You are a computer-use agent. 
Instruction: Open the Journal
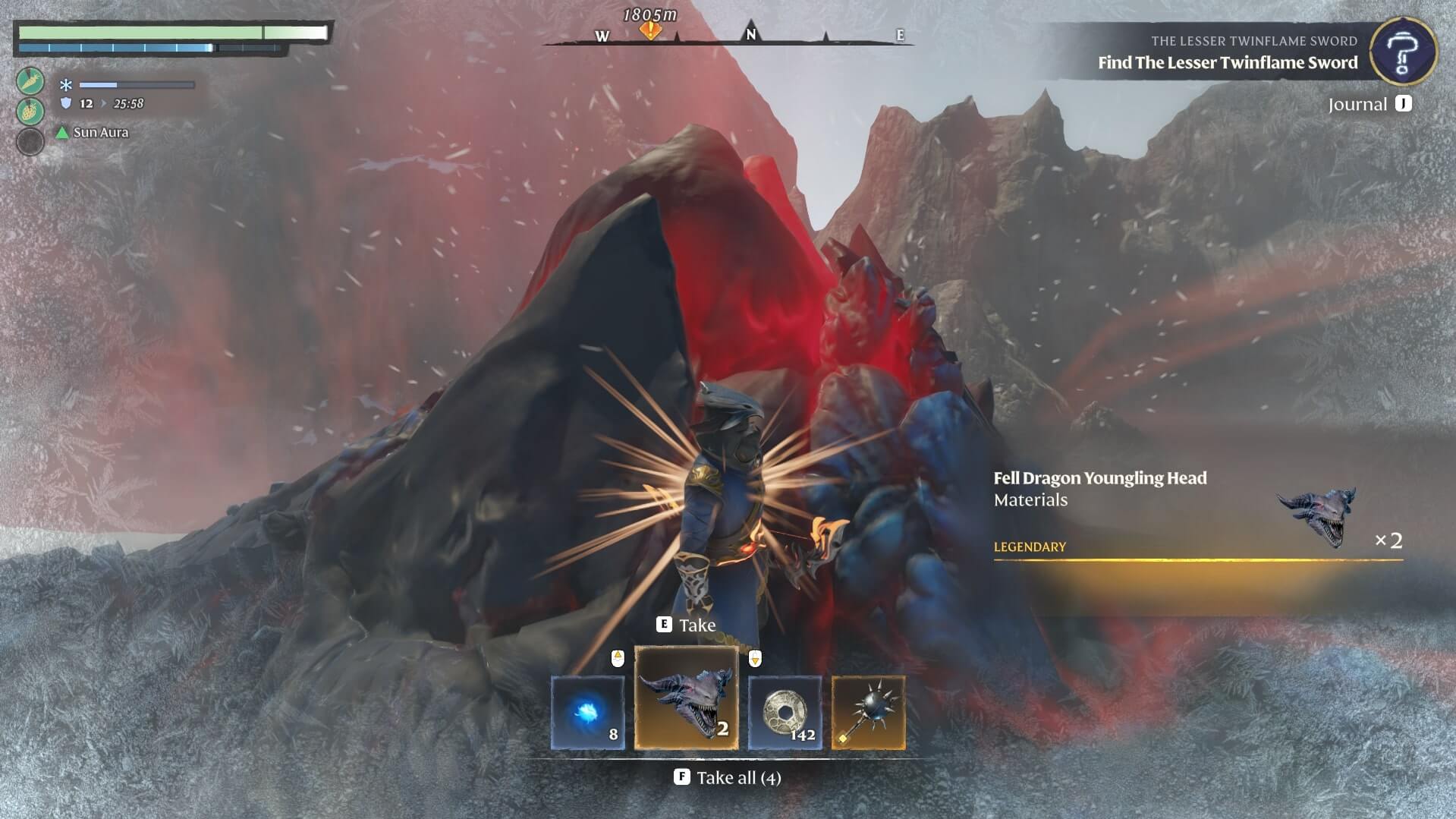click(1370, 104)
